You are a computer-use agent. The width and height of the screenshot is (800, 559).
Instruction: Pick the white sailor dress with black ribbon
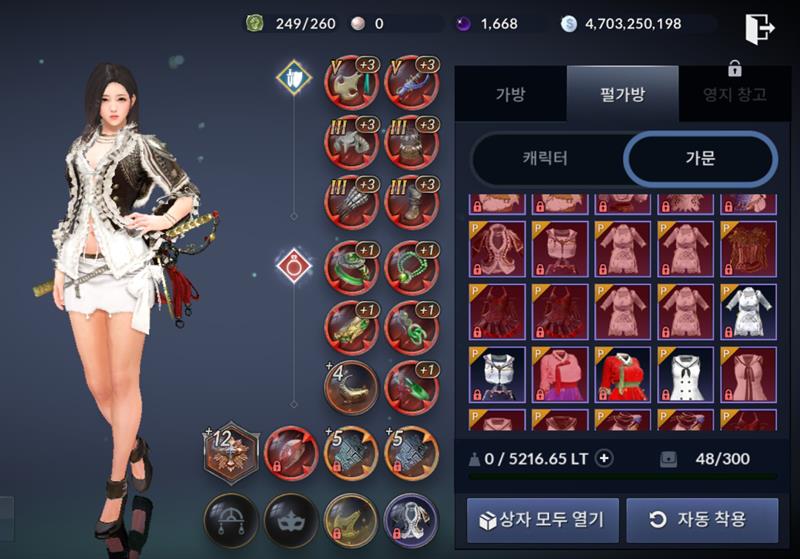tap(685, 374)
